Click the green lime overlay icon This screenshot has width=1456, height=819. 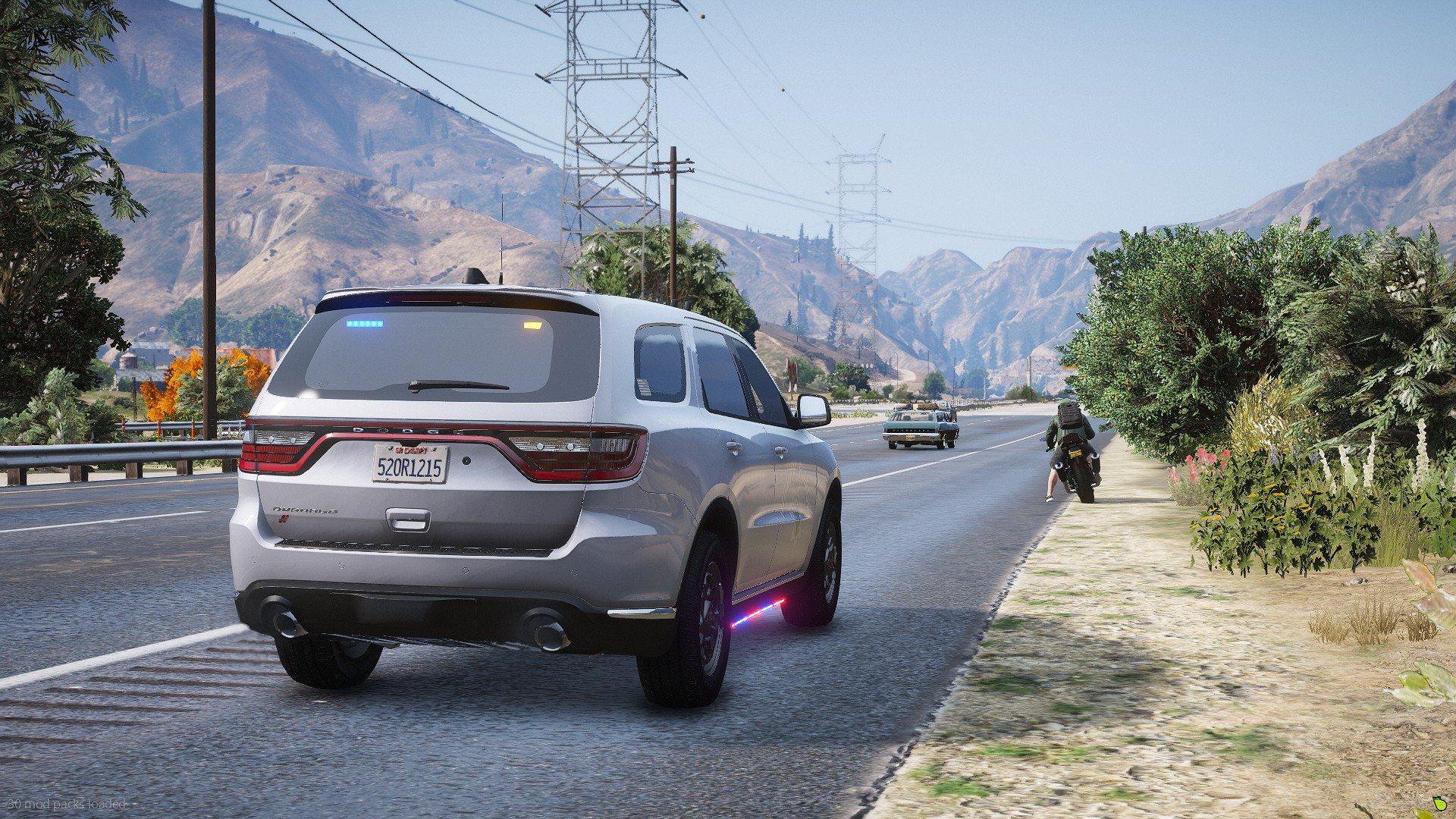1438,802
